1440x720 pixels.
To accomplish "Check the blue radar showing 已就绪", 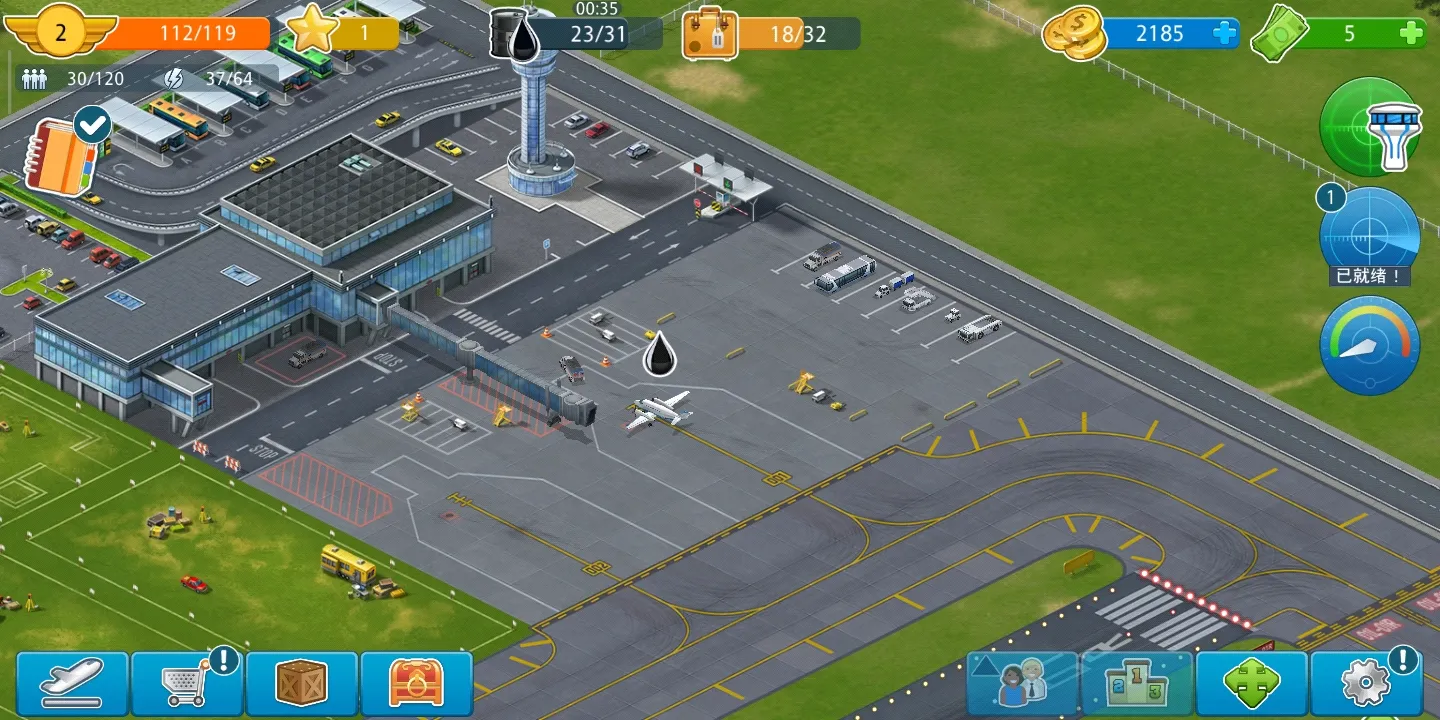I will point(1370,237).
